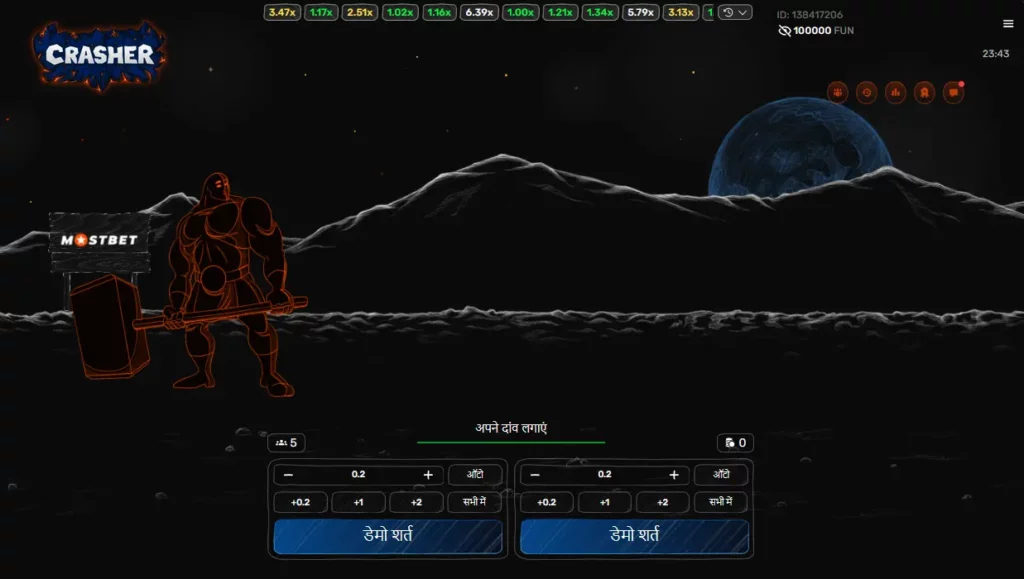The height and width of the screenshot is (579, 1024).
Task: Select the 6.39x history multiplier chip
Action: (479, 13)
